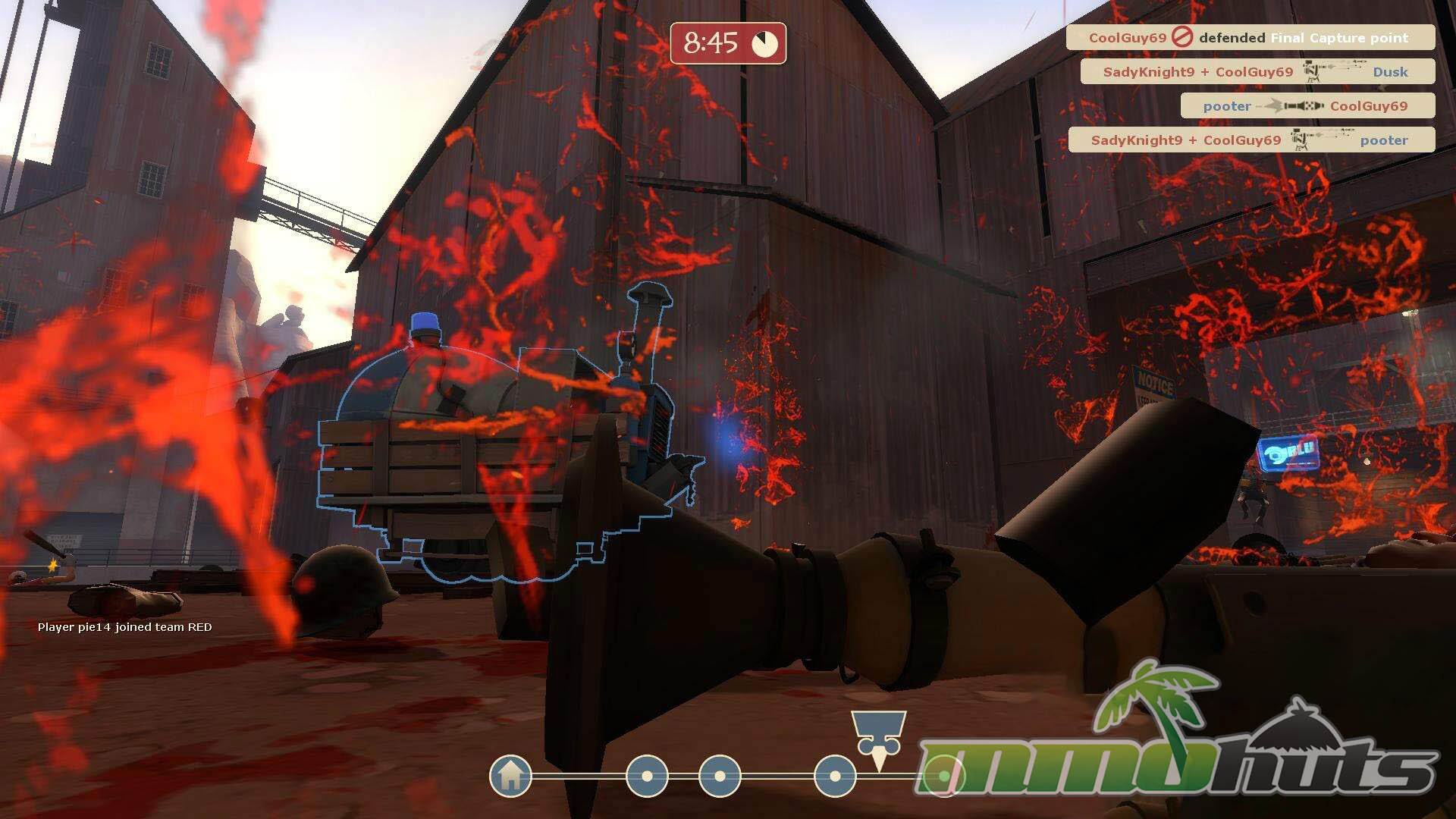The height and width of the screenshot is (819, 1456).
Task: Select the kill feed row where Dusk died
Action: pos(1257,72)
